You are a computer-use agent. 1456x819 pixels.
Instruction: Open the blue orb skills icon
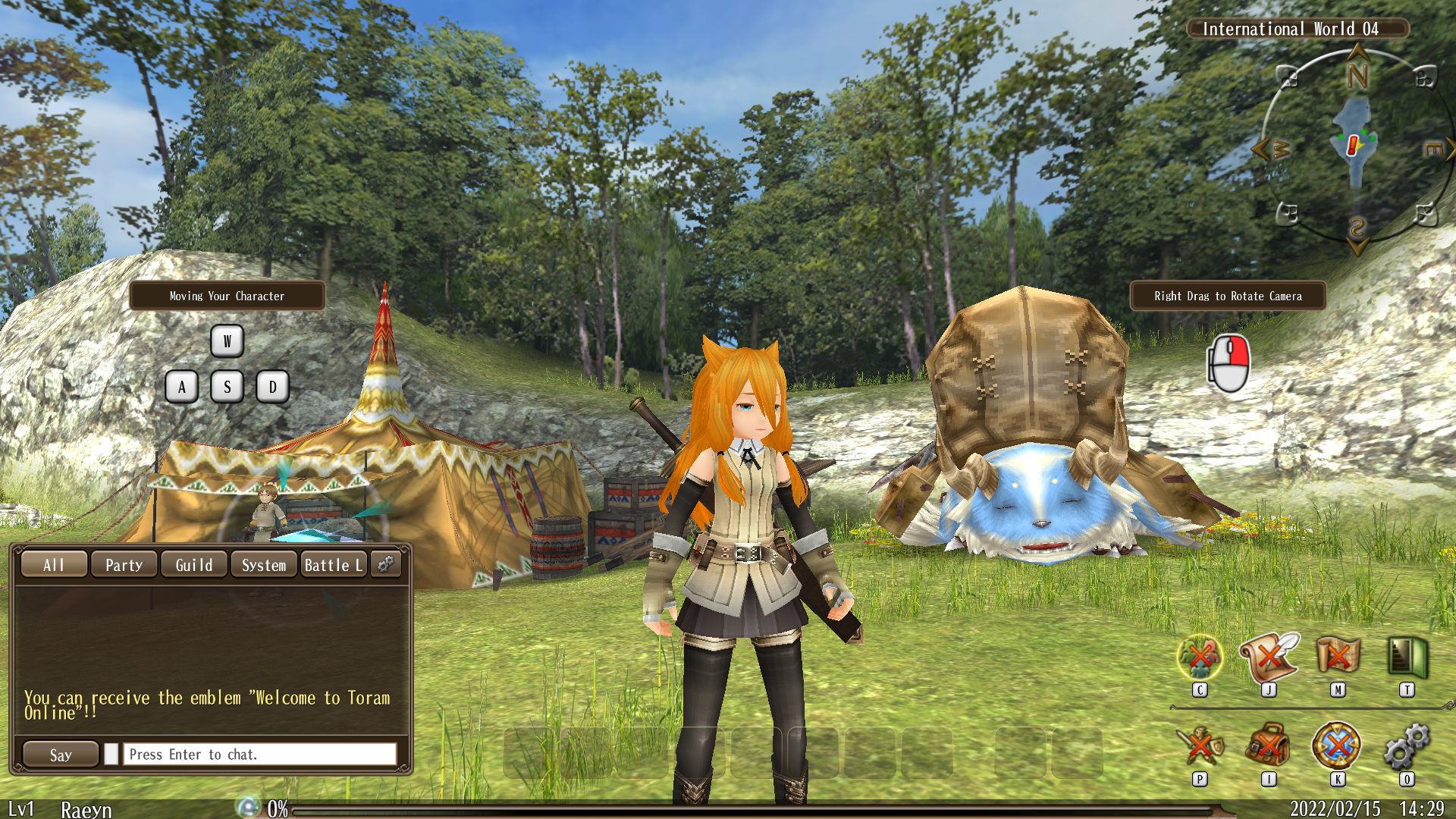(x=1337, y=746)
